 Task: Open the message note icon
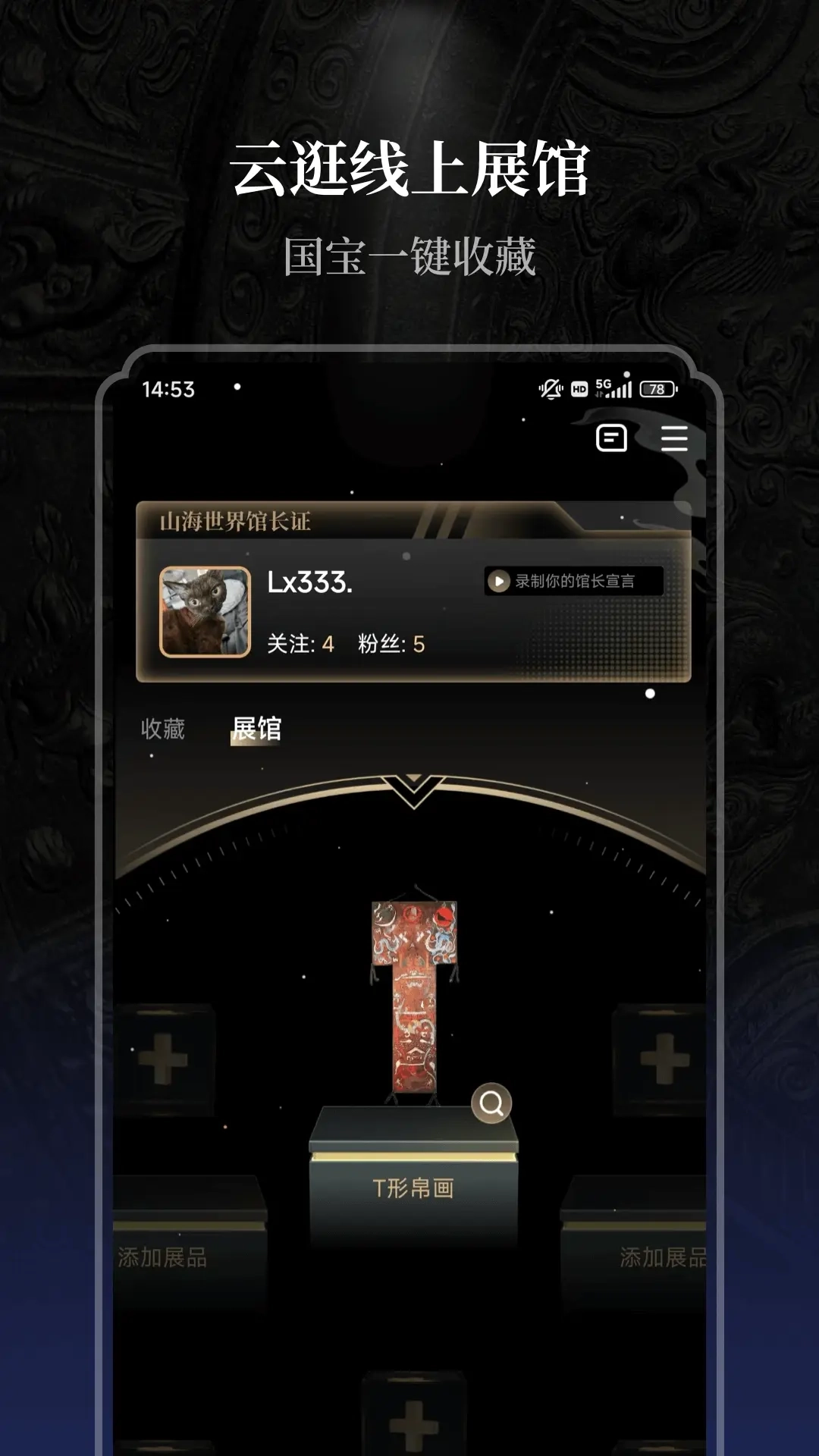[x=611, y=438]
